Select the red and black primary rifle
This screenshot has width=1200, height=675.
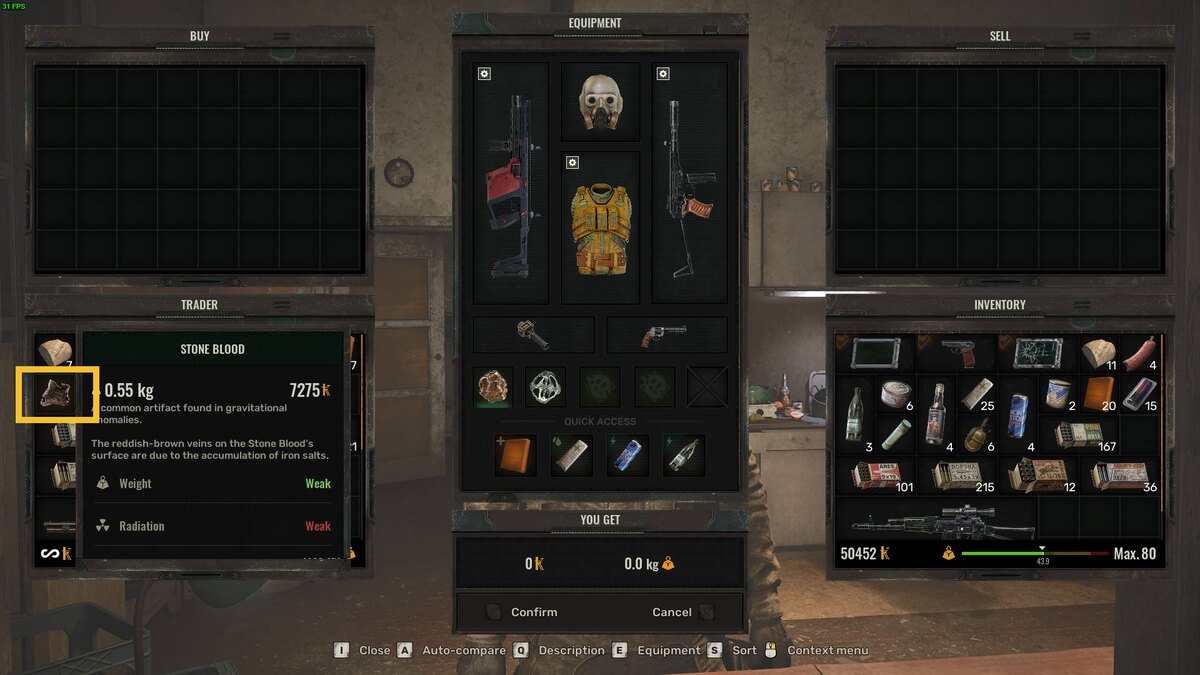(510, 184)
